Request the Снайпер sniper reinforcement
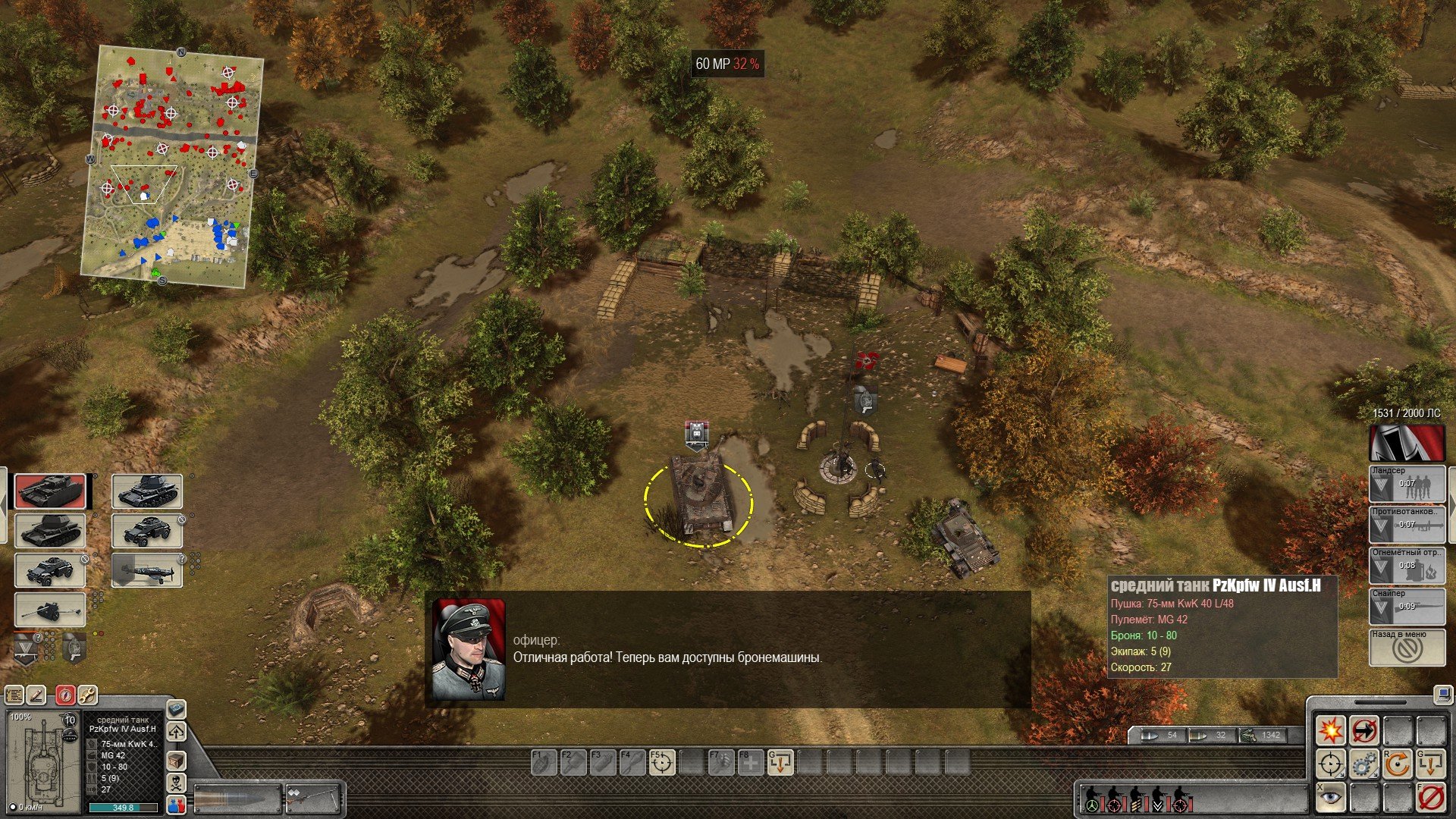 [1407, 607]
